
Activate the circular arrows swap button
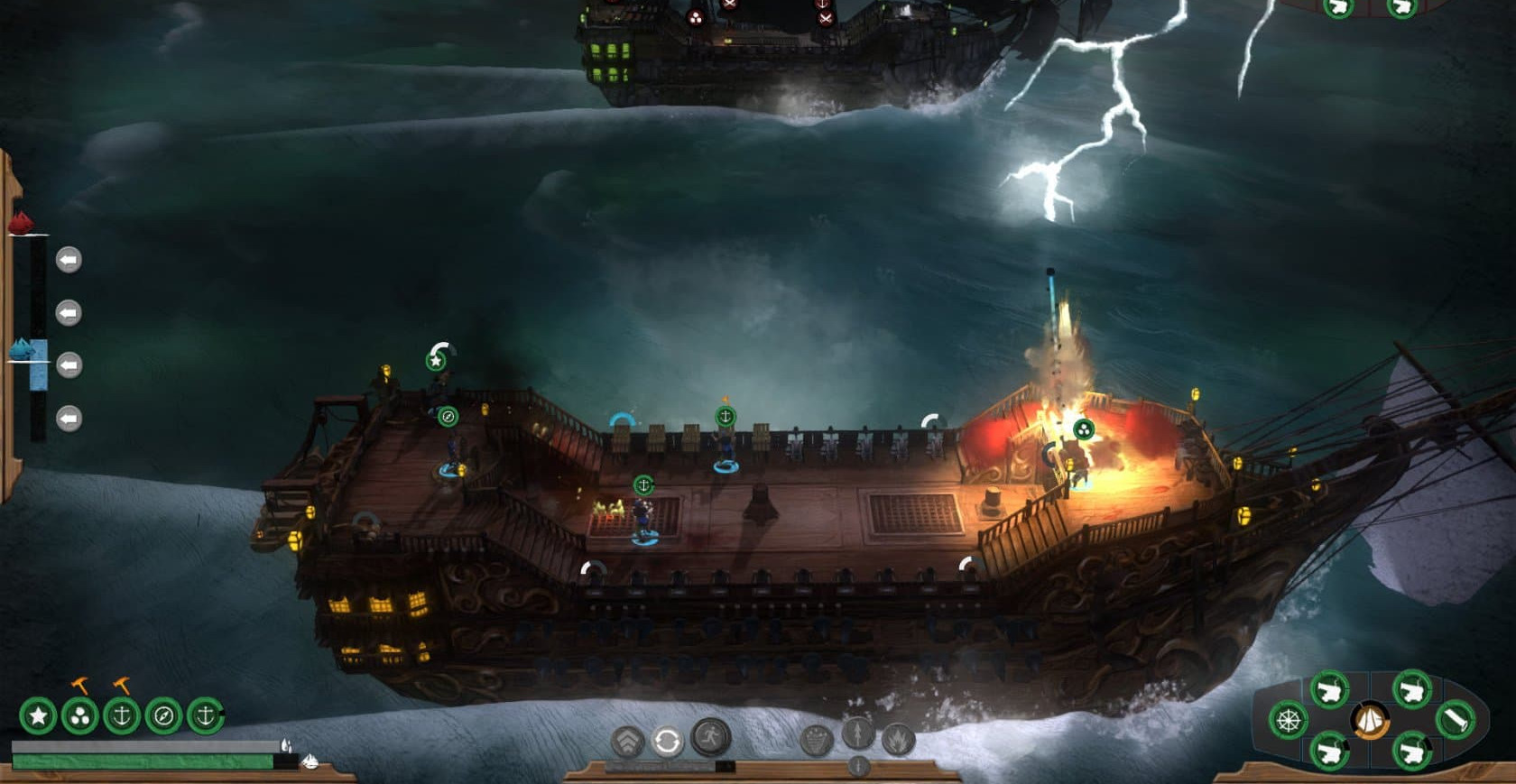pos(667,742)
